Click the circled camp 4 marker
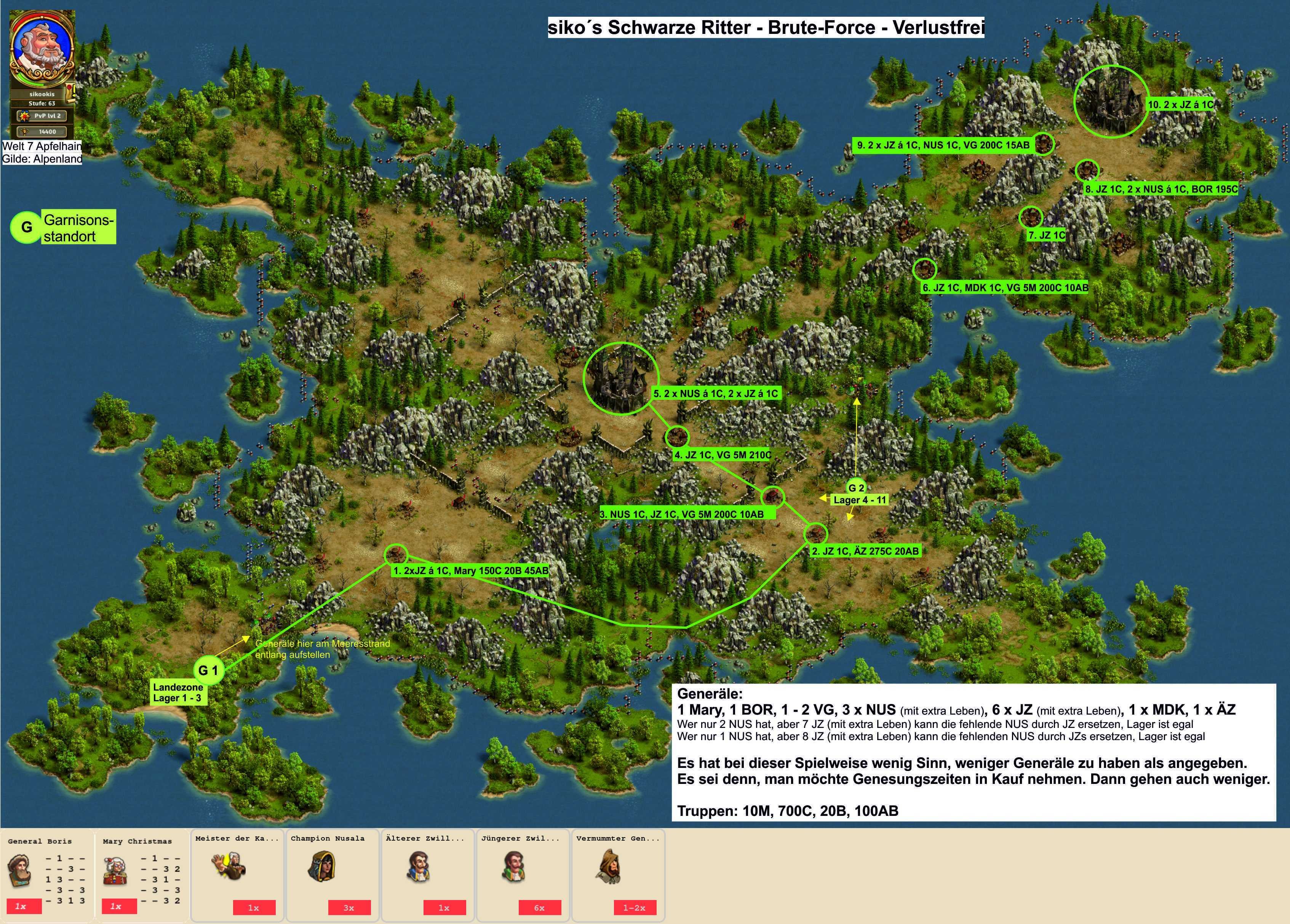The height and width of the screenshot is (924, 1290). click(x=676, y=437)
